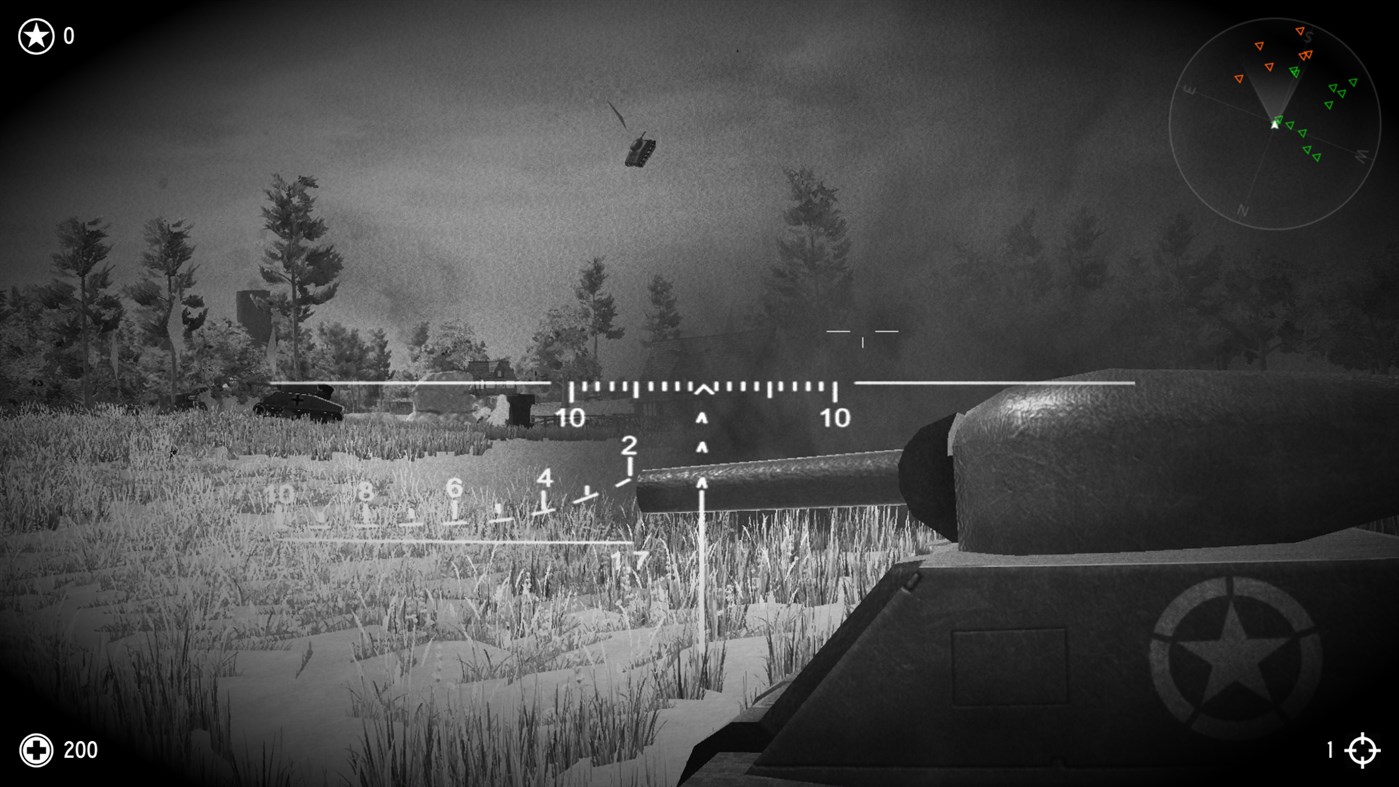Click the shell count showing 1

(x=1330, y=750)
